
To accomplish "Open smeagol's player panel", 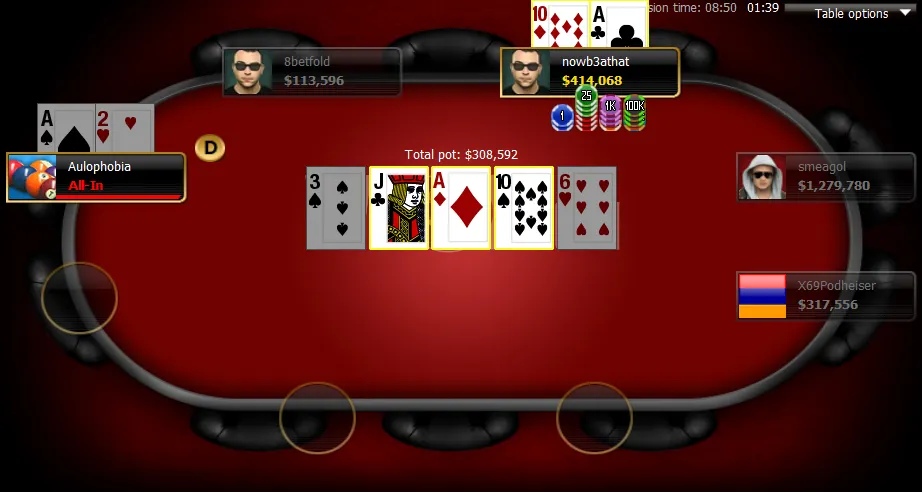I will coord(826,177).
